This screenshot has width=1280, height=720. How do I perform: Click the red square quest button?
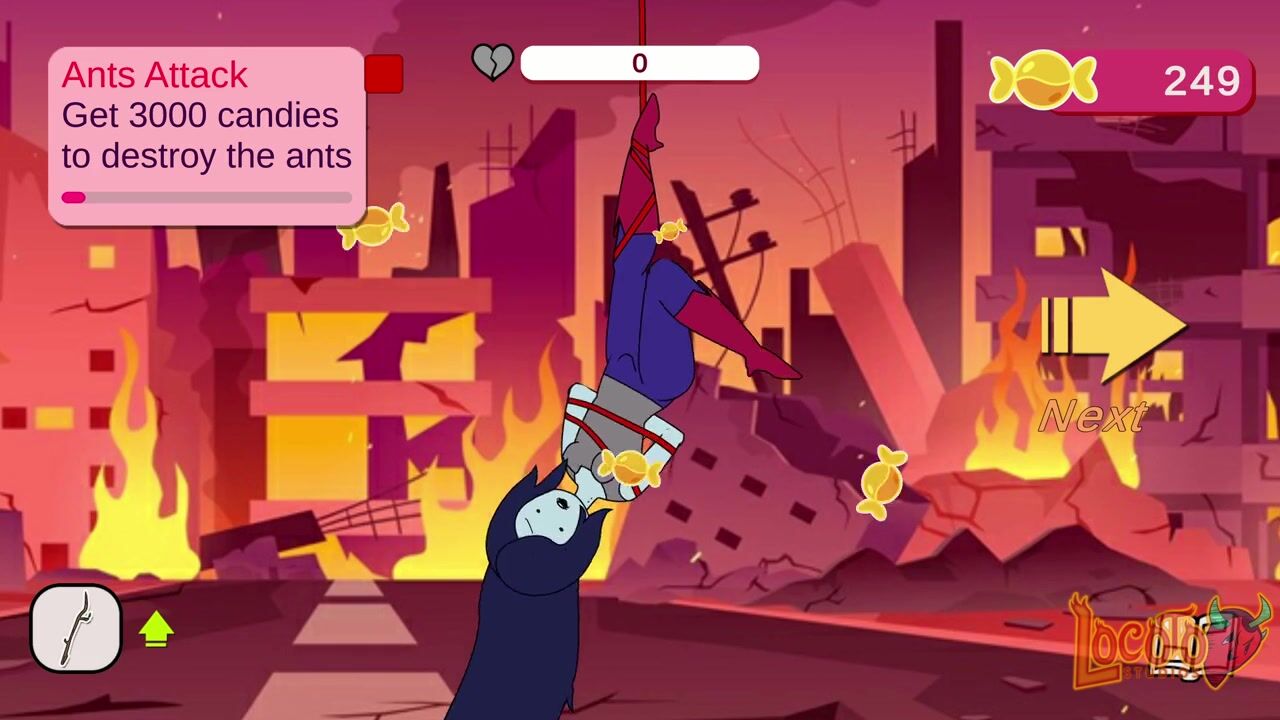coord(383,74)
